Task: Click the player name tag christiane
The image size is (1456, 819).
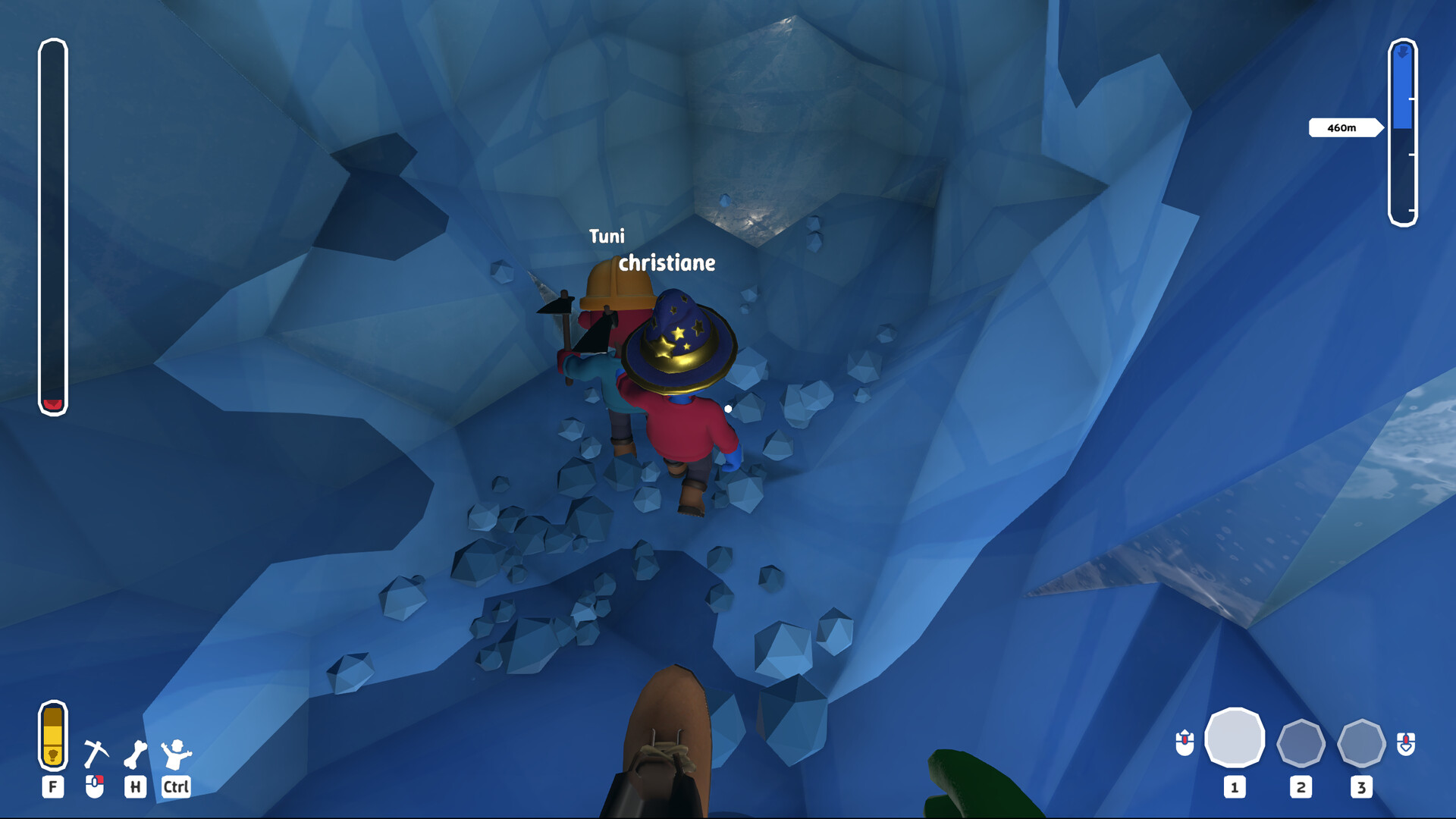Action: point(666,264)
